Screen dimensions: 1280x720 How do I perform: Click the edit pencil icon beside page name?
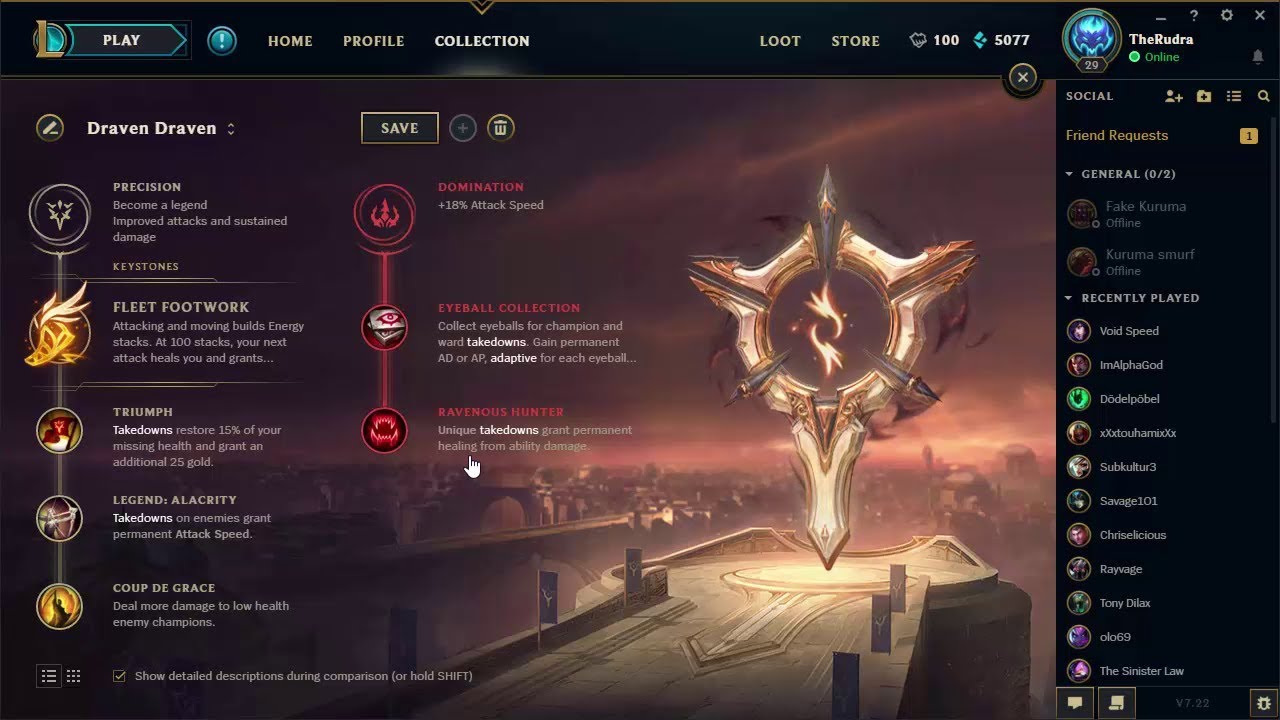pyautogui.click(x=49, y=128)
